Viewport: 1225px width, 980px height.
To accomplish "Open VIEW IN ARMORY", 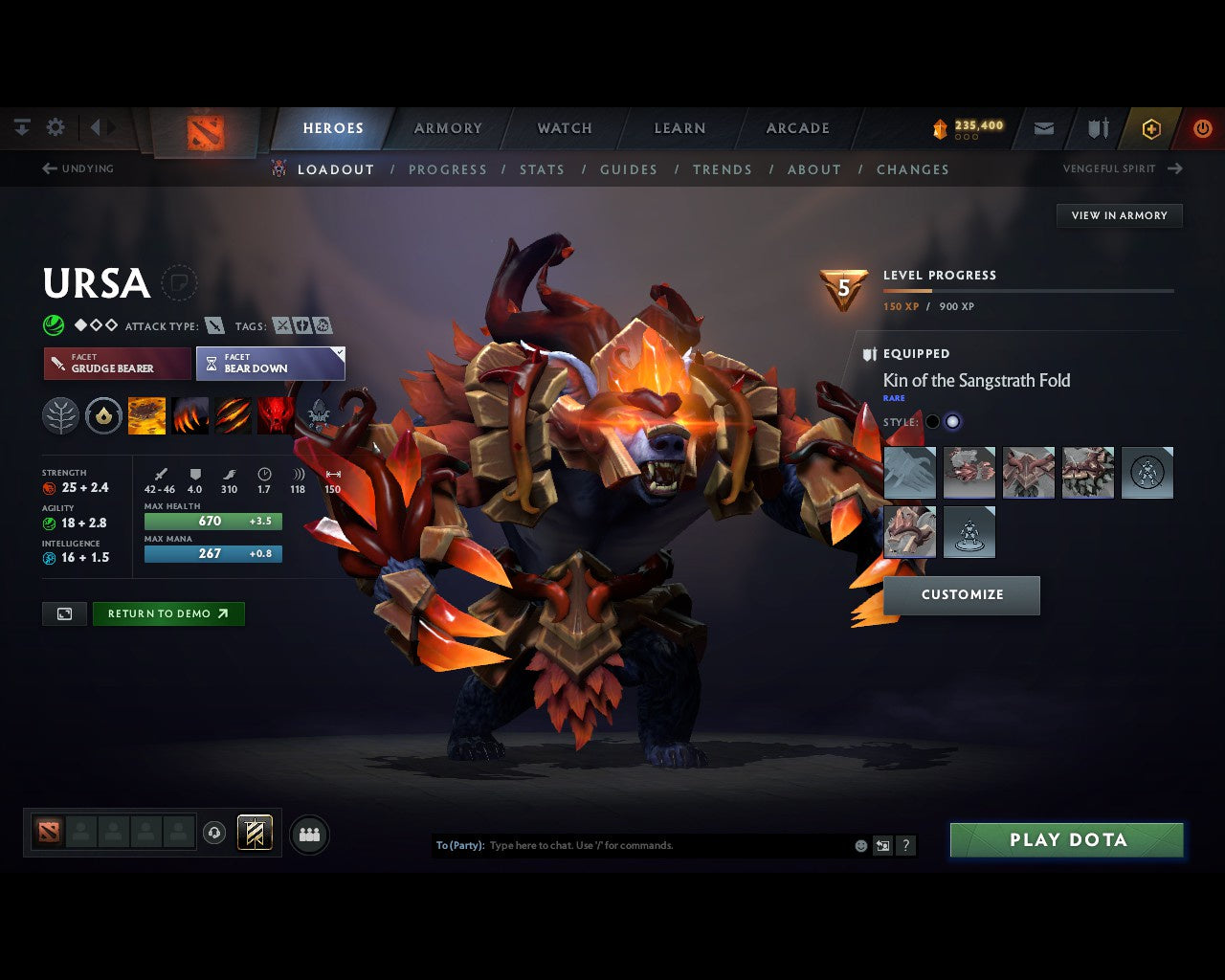I will coord(1119,215).
